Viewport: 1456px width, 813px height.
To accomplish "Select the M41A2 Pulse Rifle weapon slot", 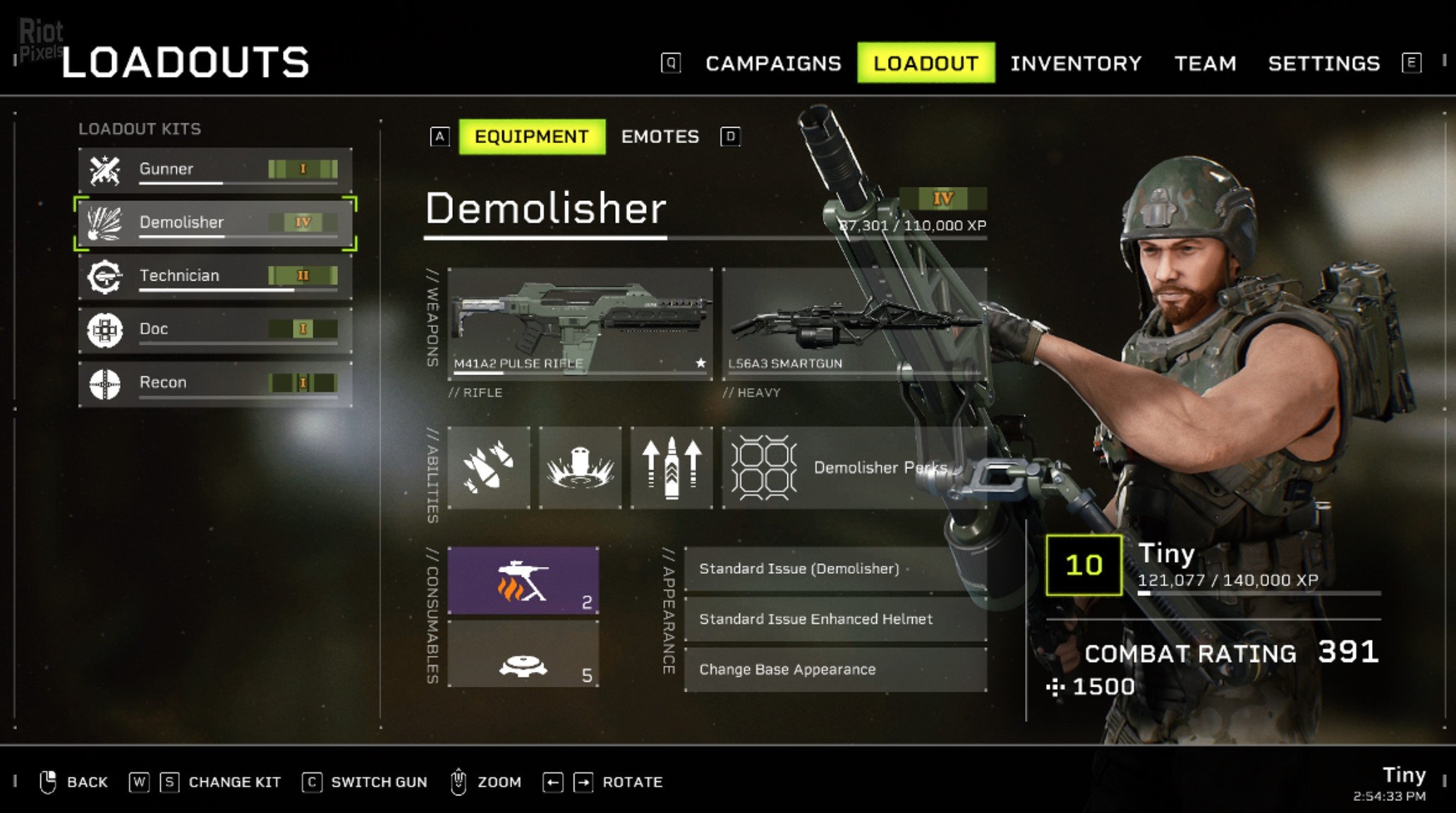I will click(580, 323).
